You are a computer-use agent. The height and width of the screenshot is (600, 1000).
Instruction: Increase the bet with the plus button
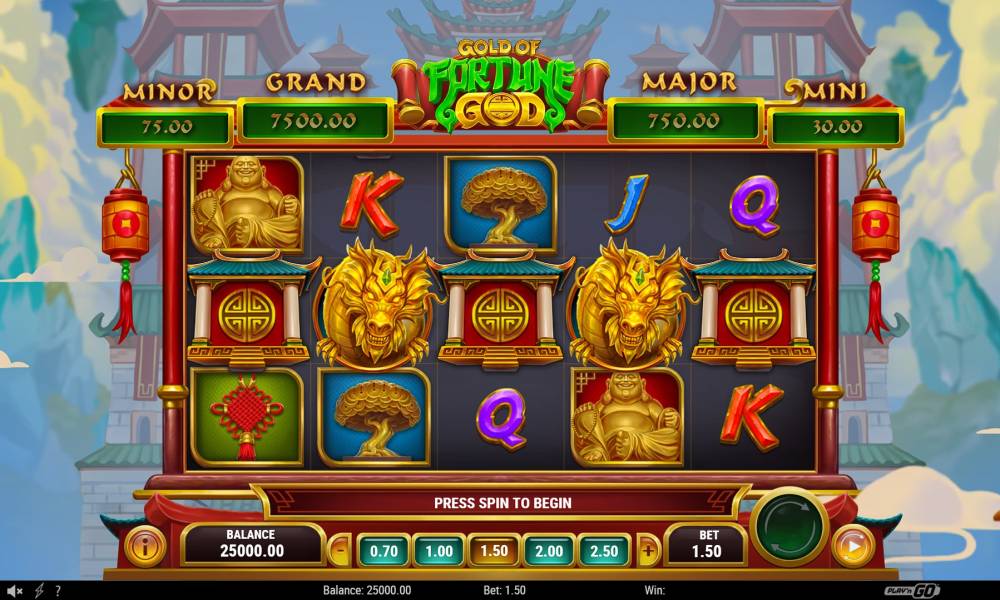[649, 550]
